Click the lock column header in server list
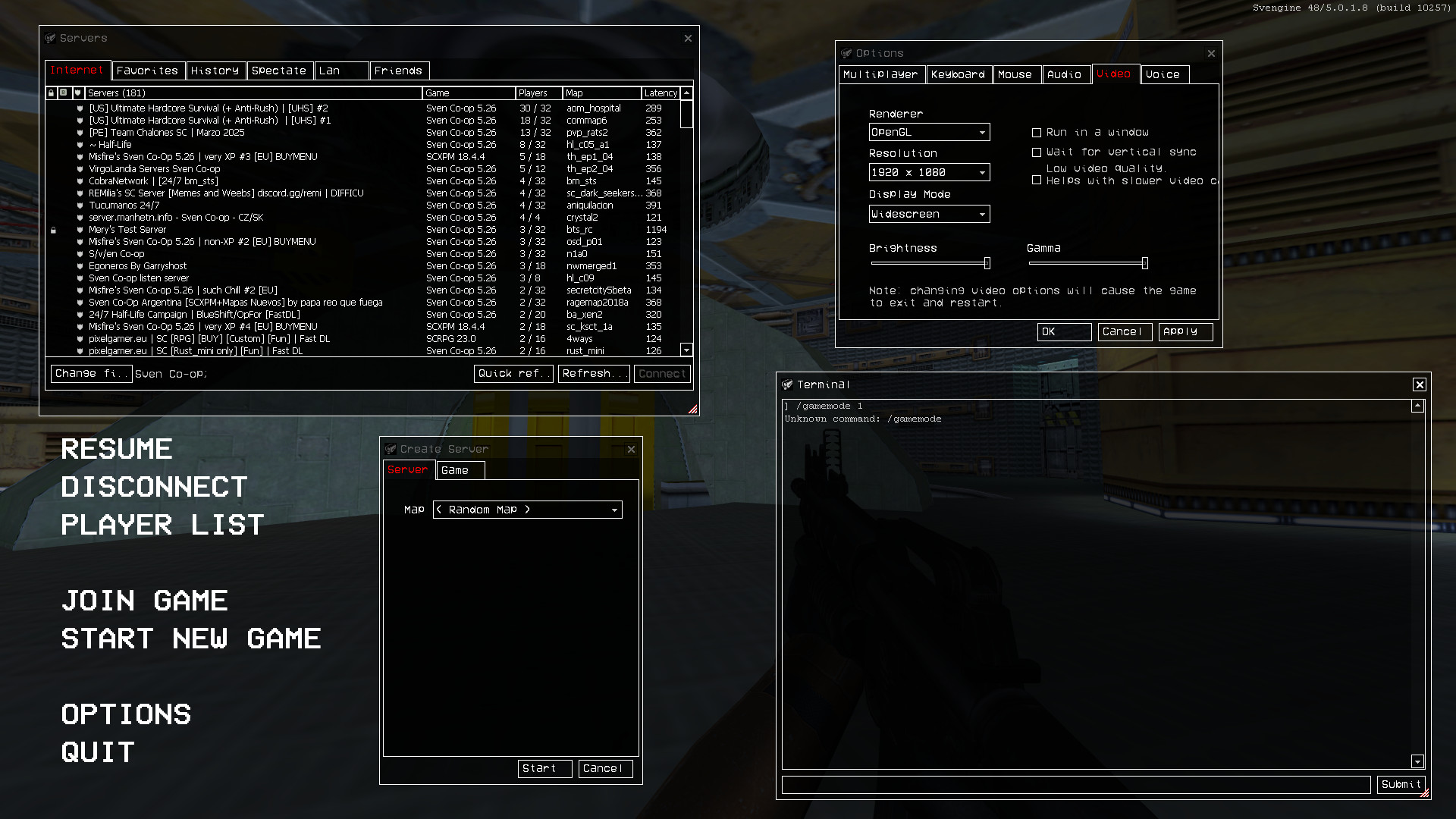1456x819 pixels. [51, 93]
